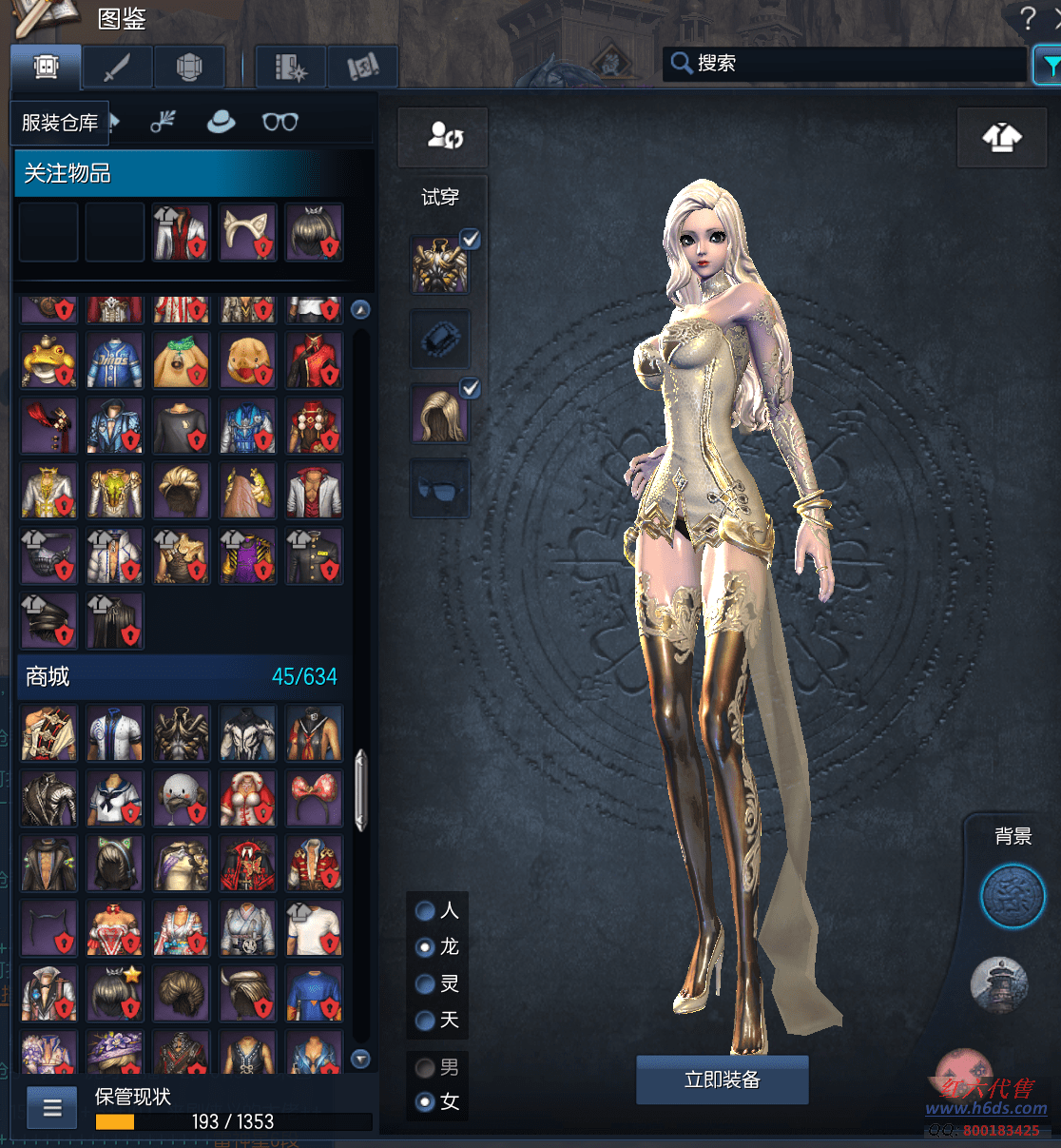Select the yellow frog costume item
1061x1148 pixels.
[x=48, y=360]
